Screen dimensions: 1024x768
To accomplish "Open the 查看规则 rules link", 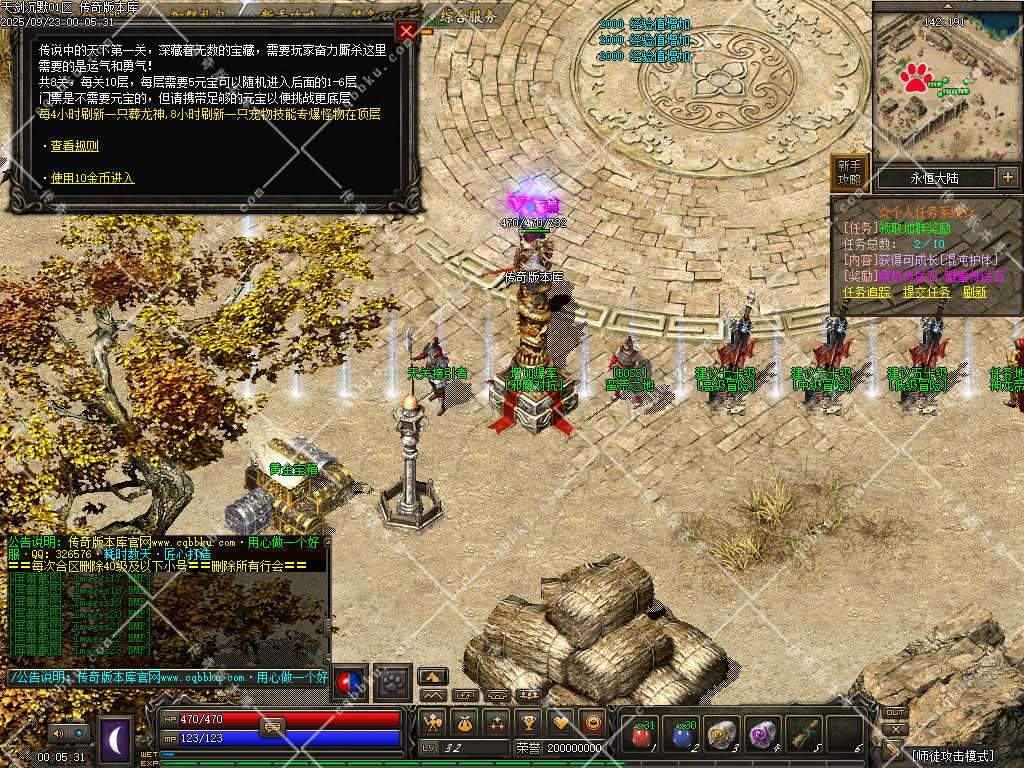I will coord(75,146).
